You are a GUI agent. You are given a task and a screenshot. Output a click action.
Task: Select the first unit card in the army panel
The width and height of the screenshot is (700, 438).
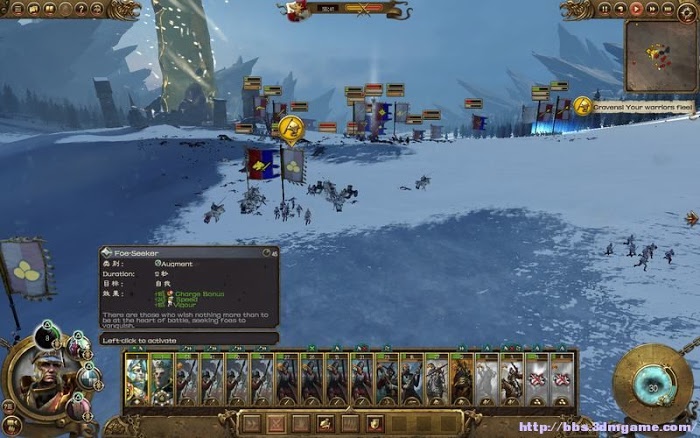click(136, 378)
